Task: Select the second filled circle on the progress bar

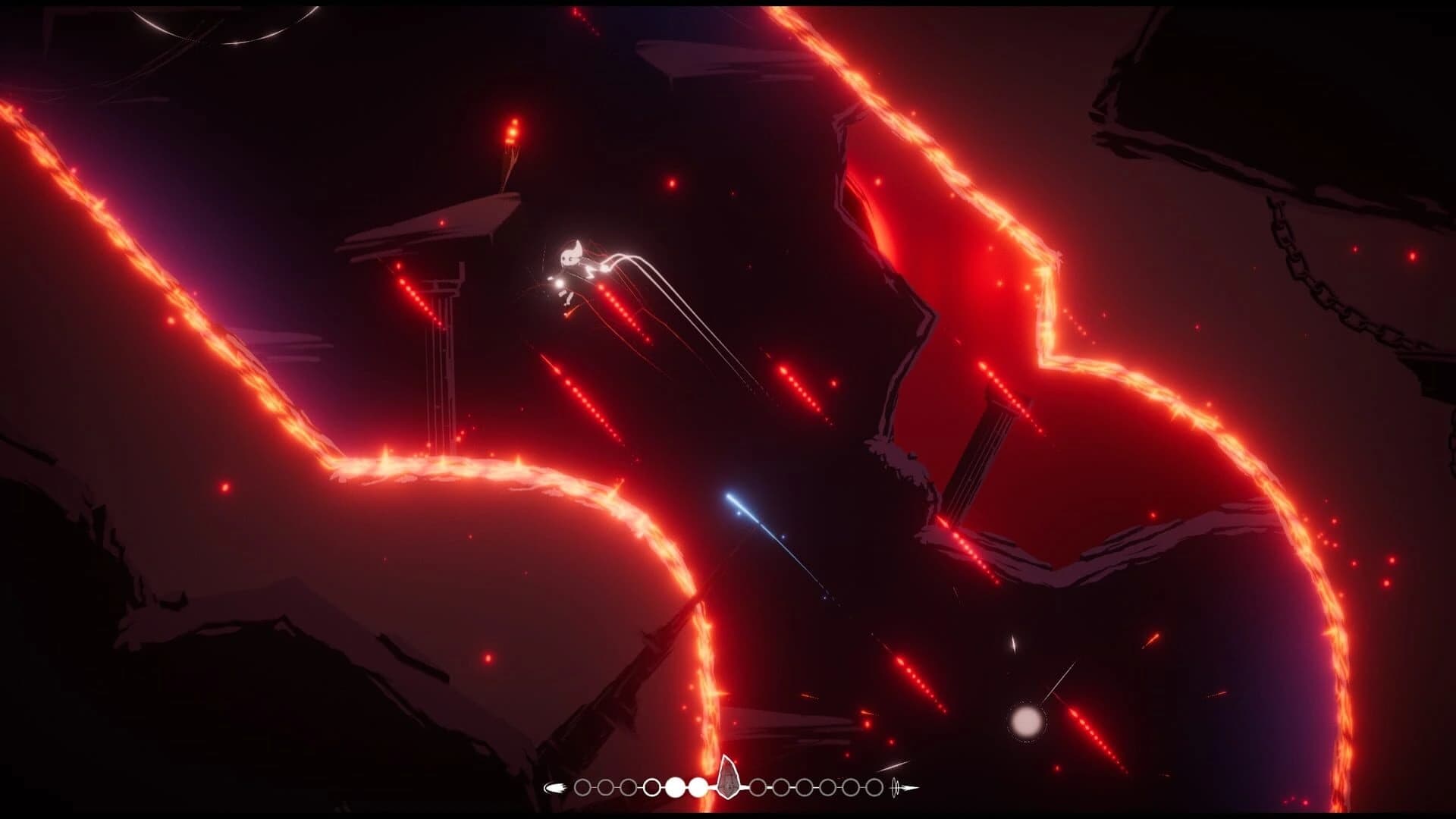Action: pyautogui.click(x=699, y=786)
